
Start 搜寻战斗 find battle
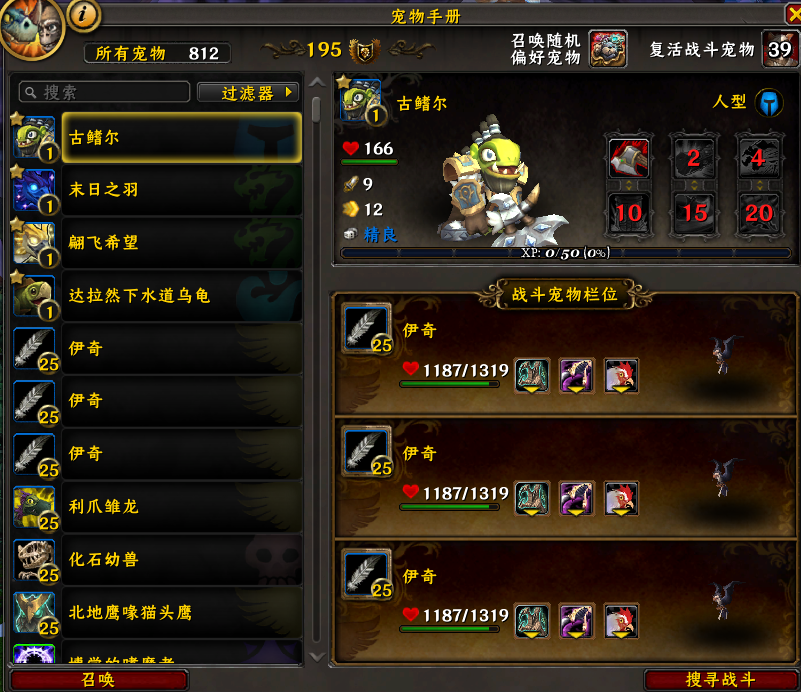pyautogui.click(x=720, y=680)
